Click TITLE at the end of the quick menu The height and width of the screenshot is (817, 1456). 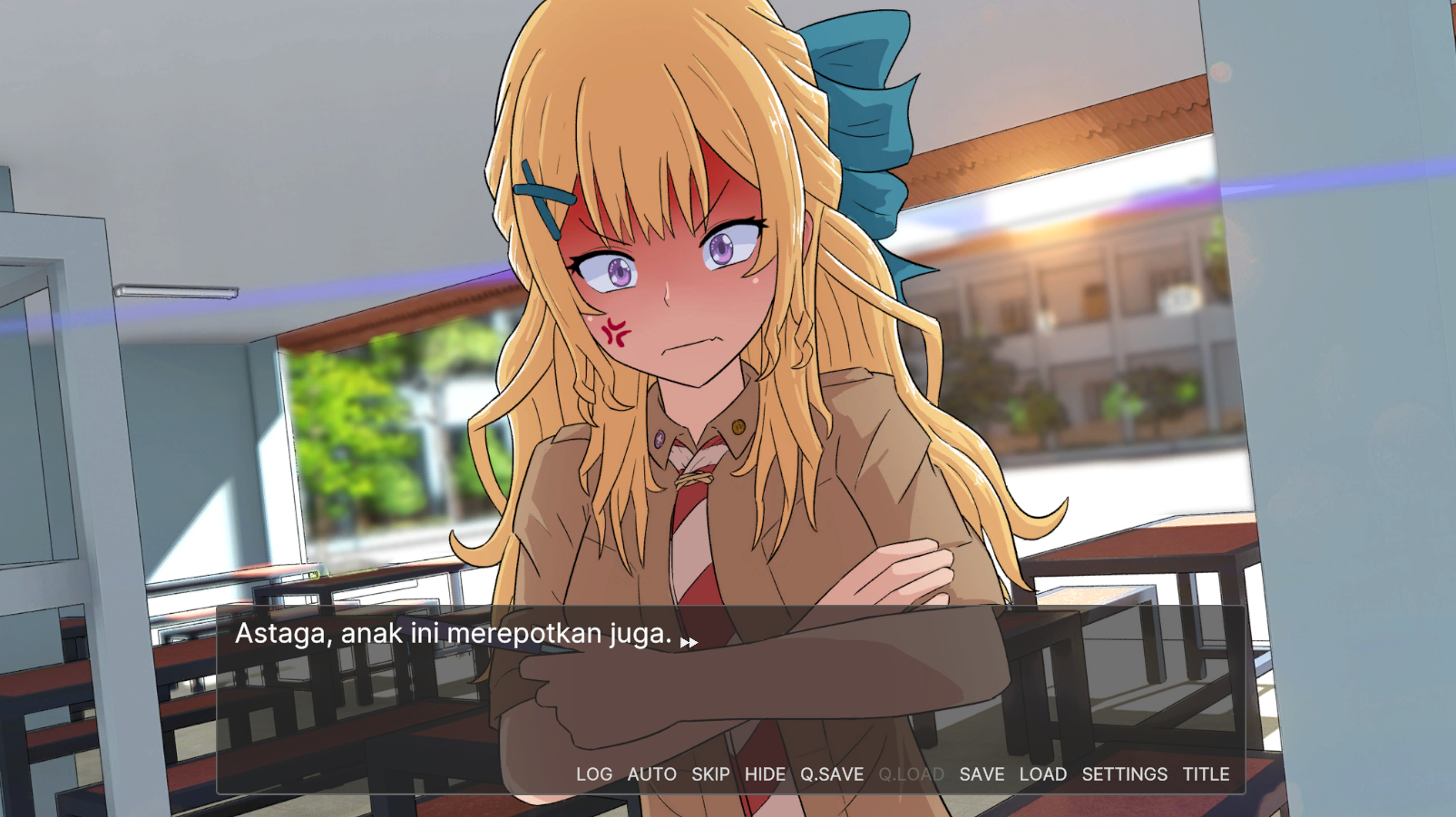click(x=1207, y=774)
